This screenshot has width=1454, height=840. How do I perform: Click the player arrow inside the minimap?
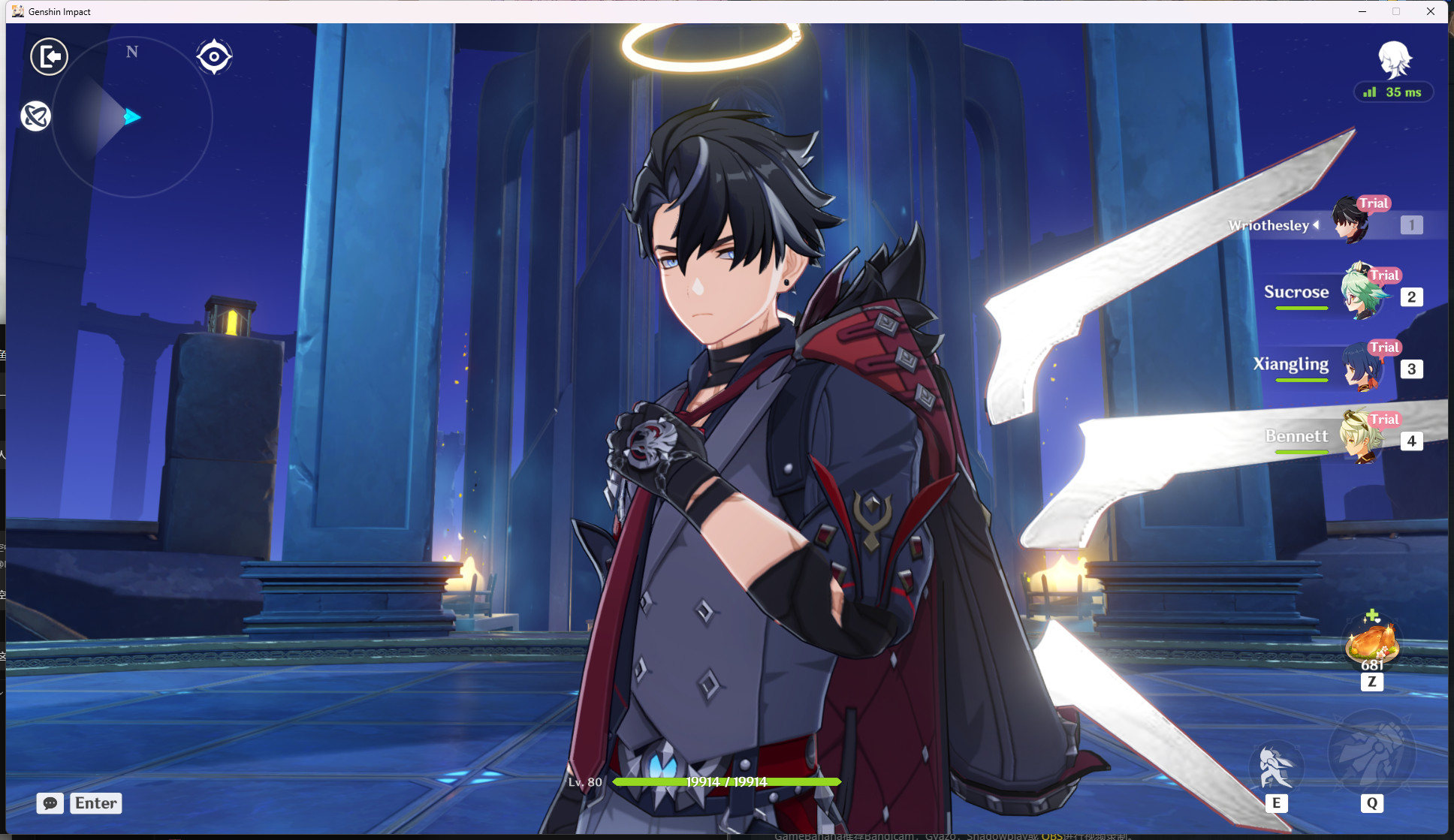(x=132, y=116)
